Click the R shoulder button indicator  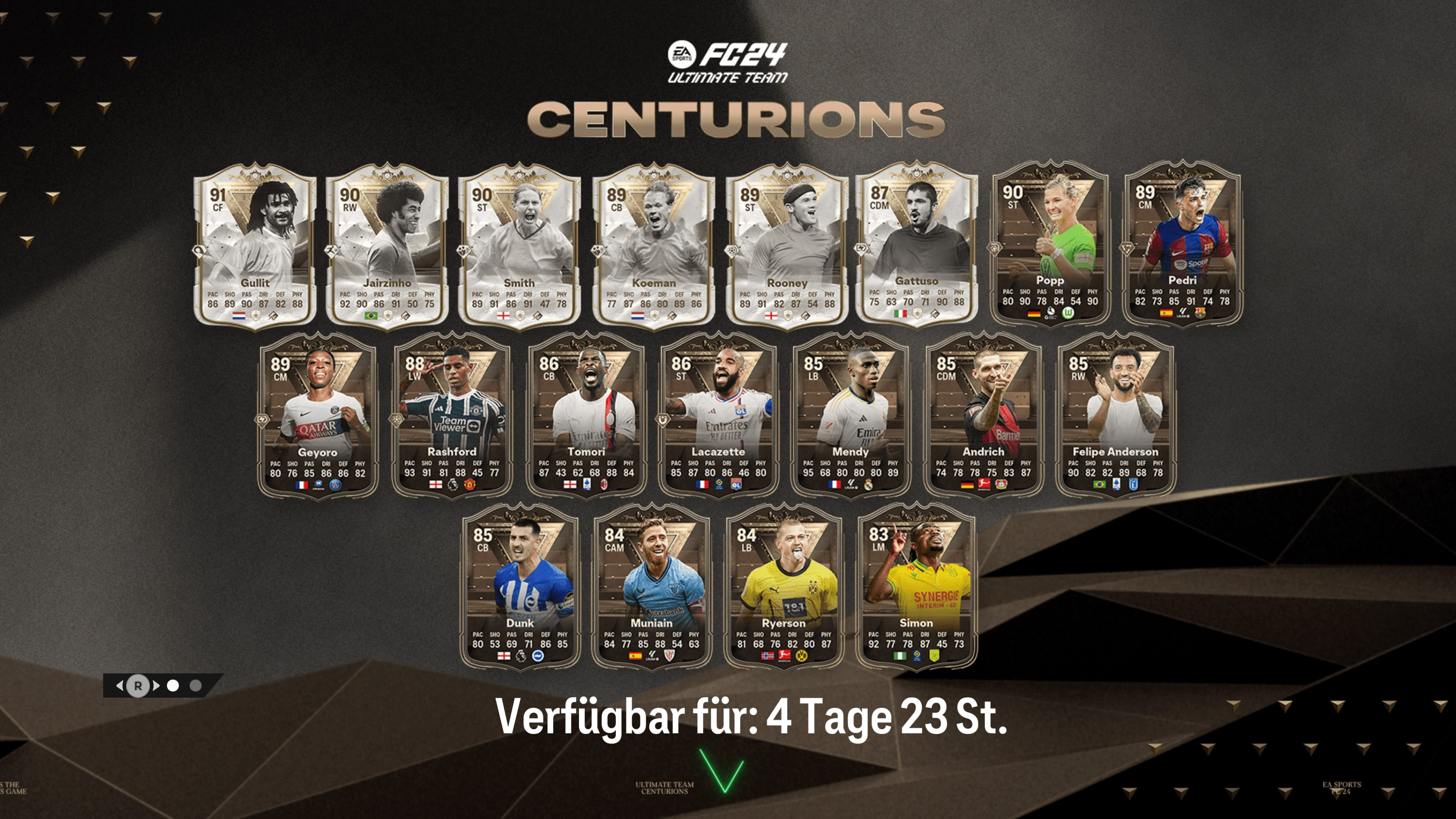click(138, 685)
